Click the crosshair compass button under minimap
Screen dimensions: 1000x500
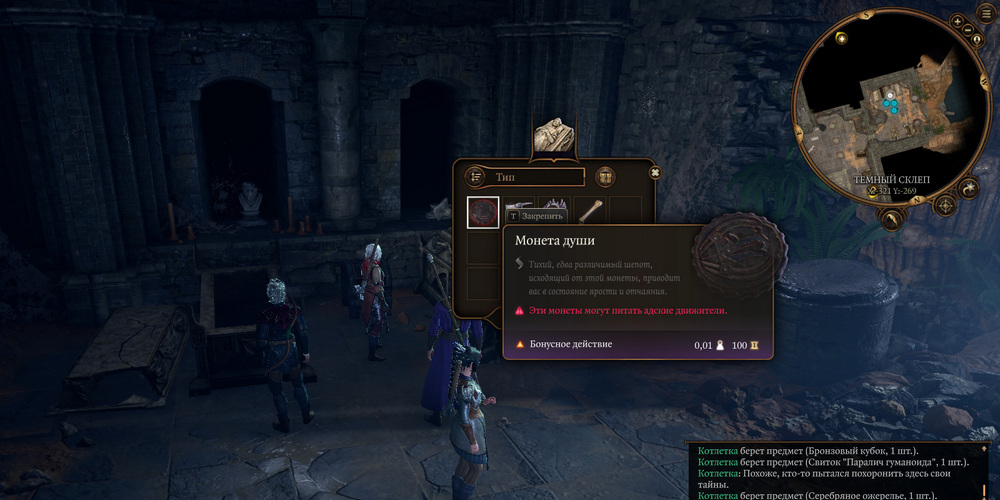(x=945, y=206)
